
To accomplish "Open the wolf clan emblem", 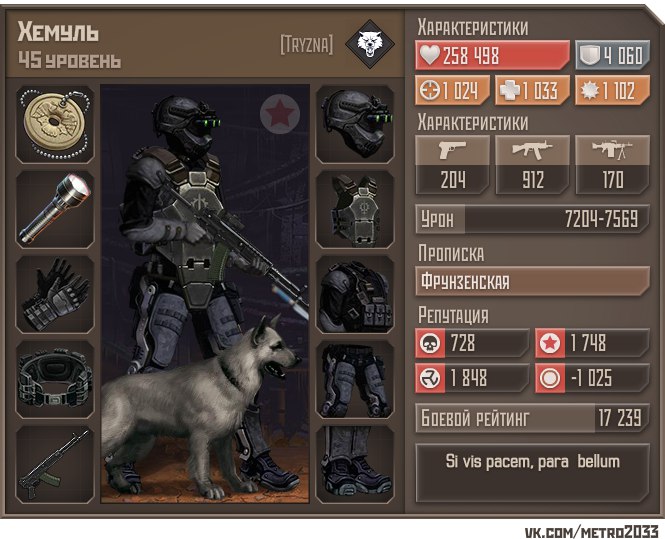I will [367, 44].
